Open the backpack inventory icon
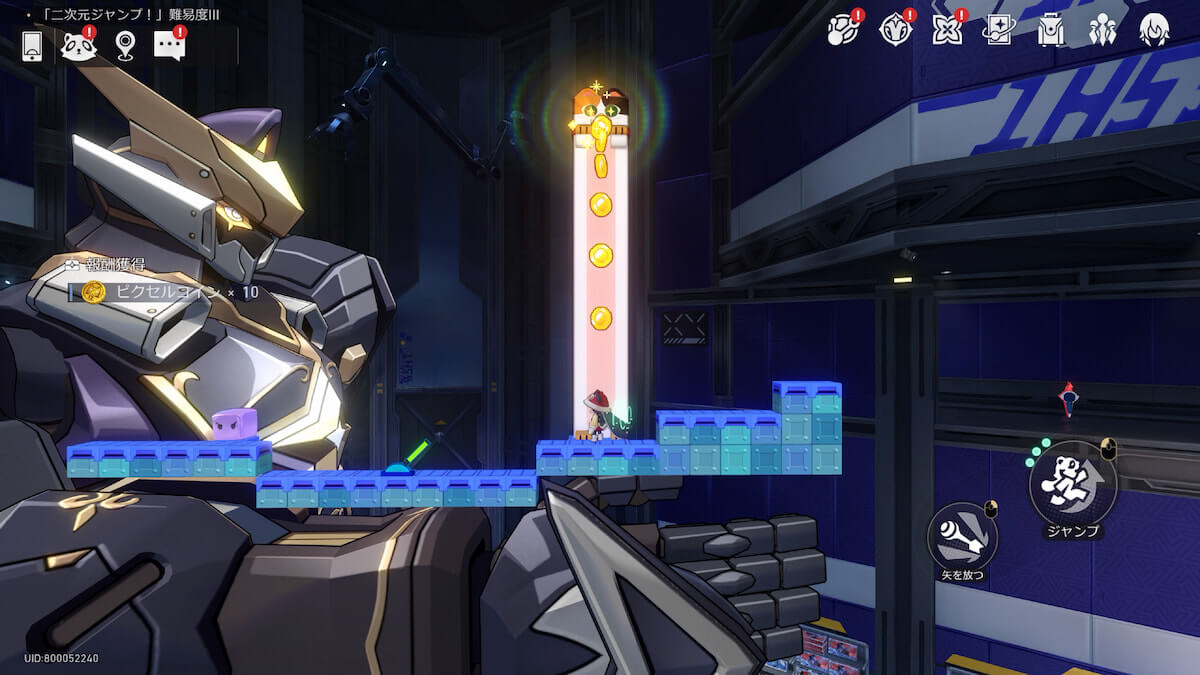This screenshot has width=1200, height=675. click(1051, 31)
